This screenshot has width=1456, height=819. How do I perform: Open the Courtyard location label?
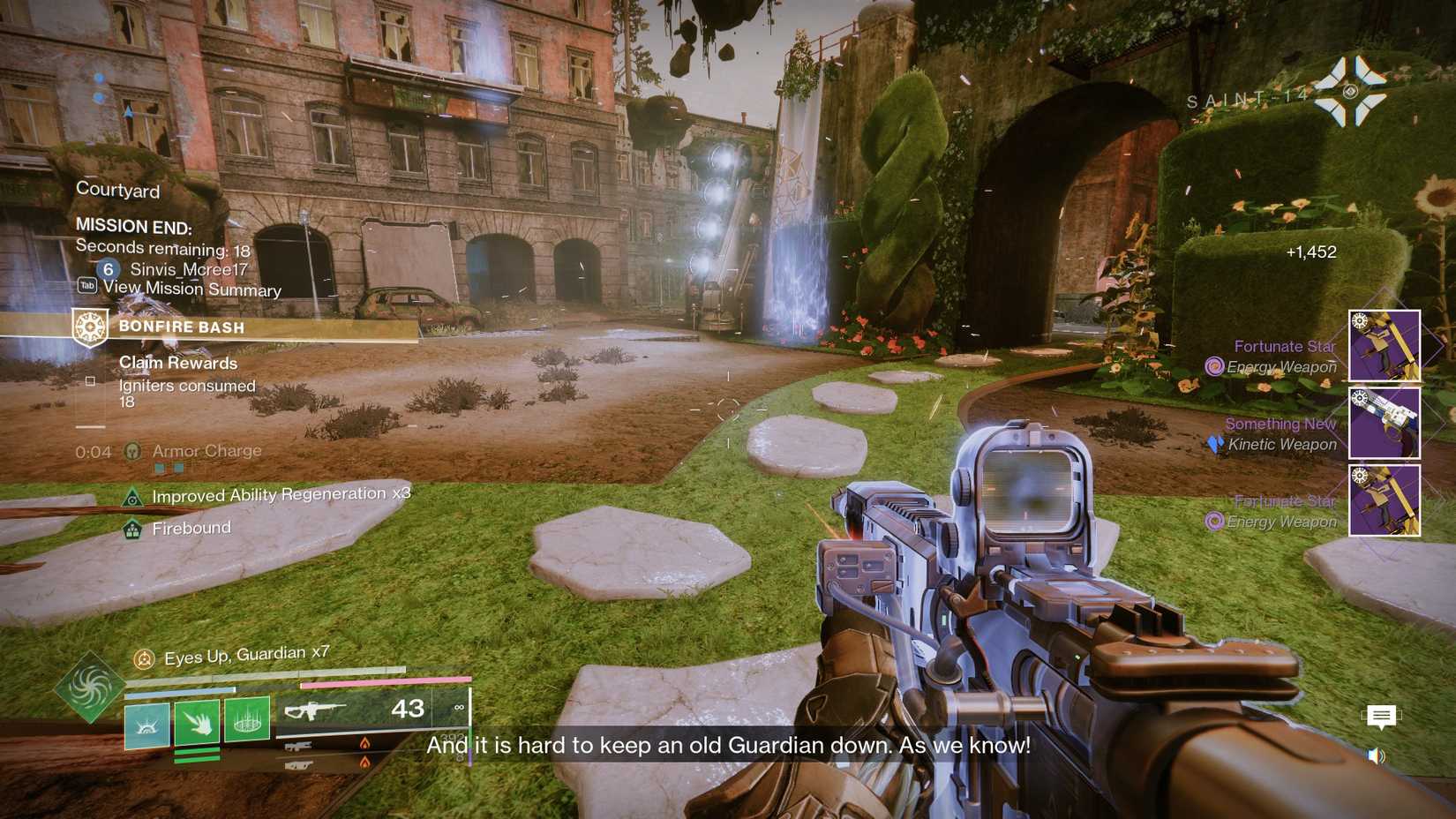[x=118, y=191]
